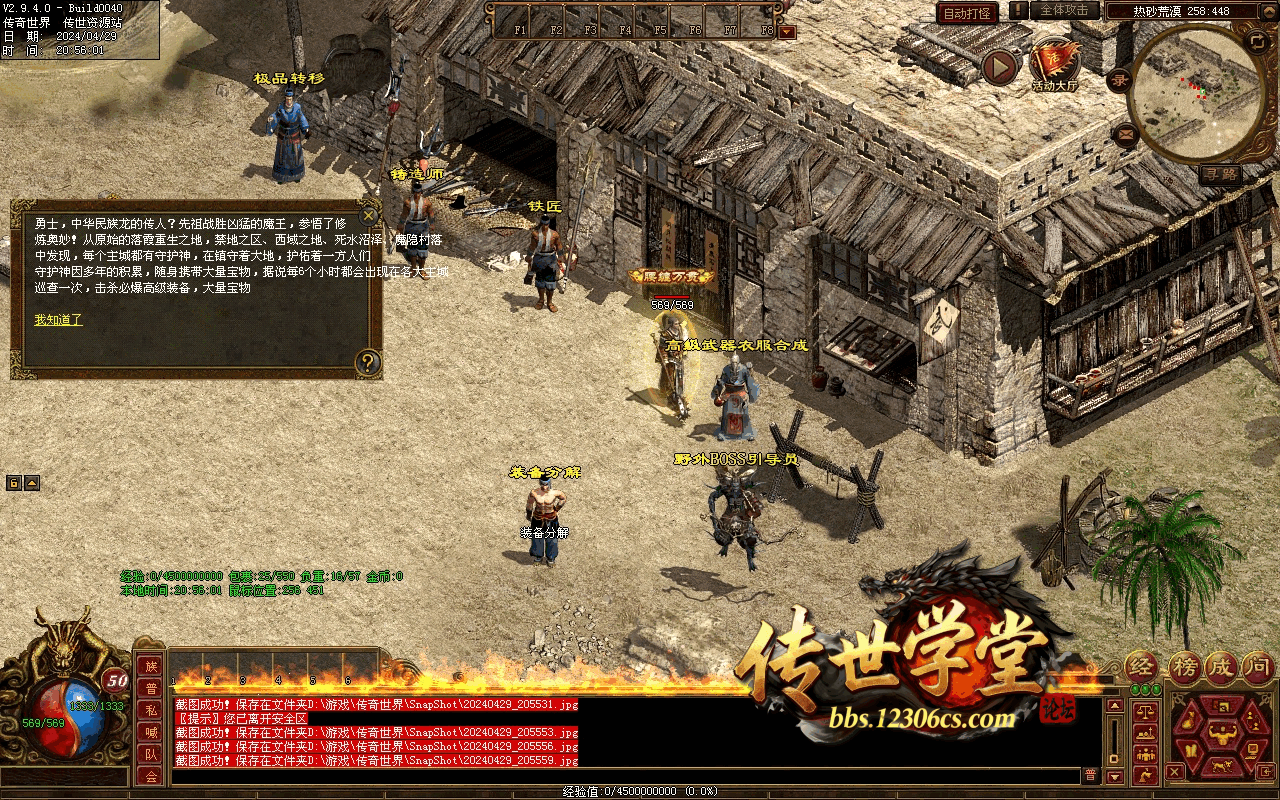The width and height of the screenshot is (1280, 800).
Task: Open the mail envelope icon
Action: pos(1126,134)
